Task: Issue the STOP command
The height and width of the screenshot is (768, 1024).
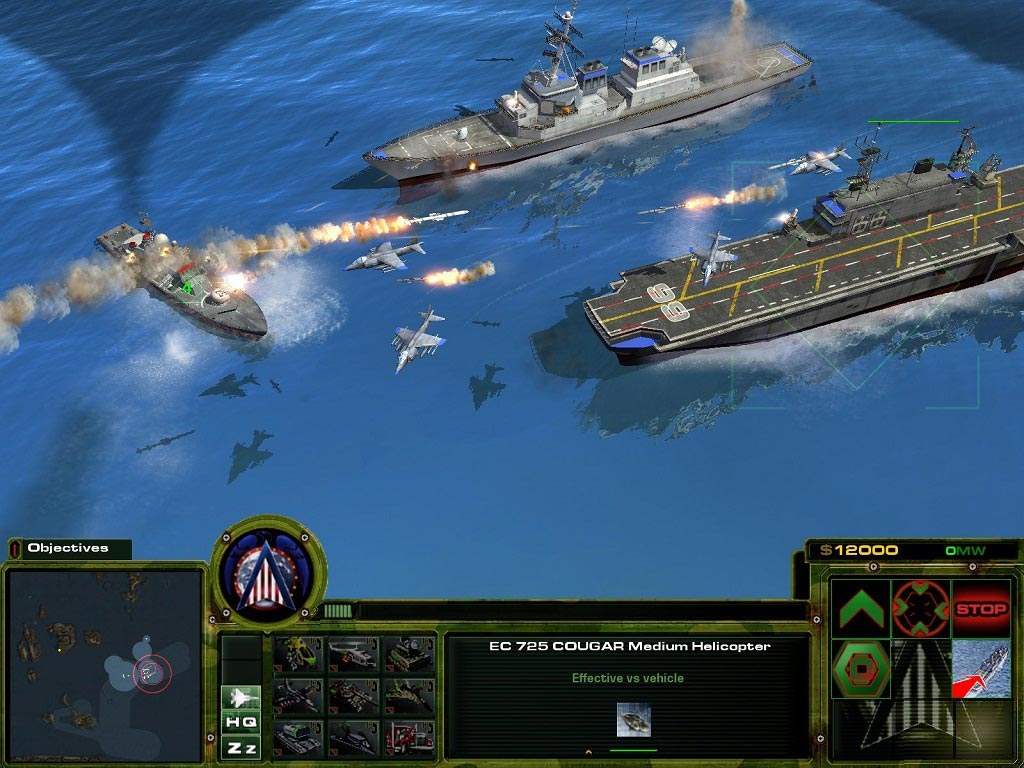Action: pyautogui.click(x=980, y=609)
